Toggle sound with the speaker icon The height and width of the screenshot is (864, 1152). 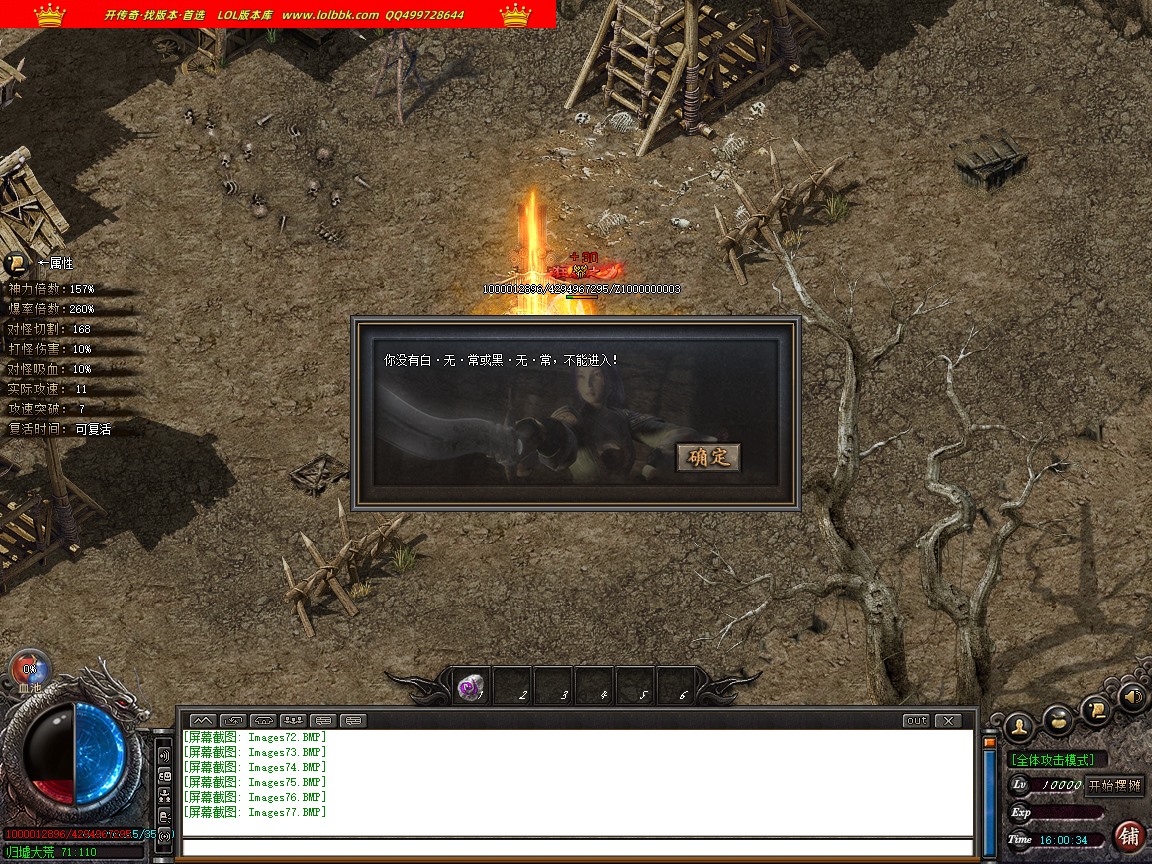(x=1133, y=696)
